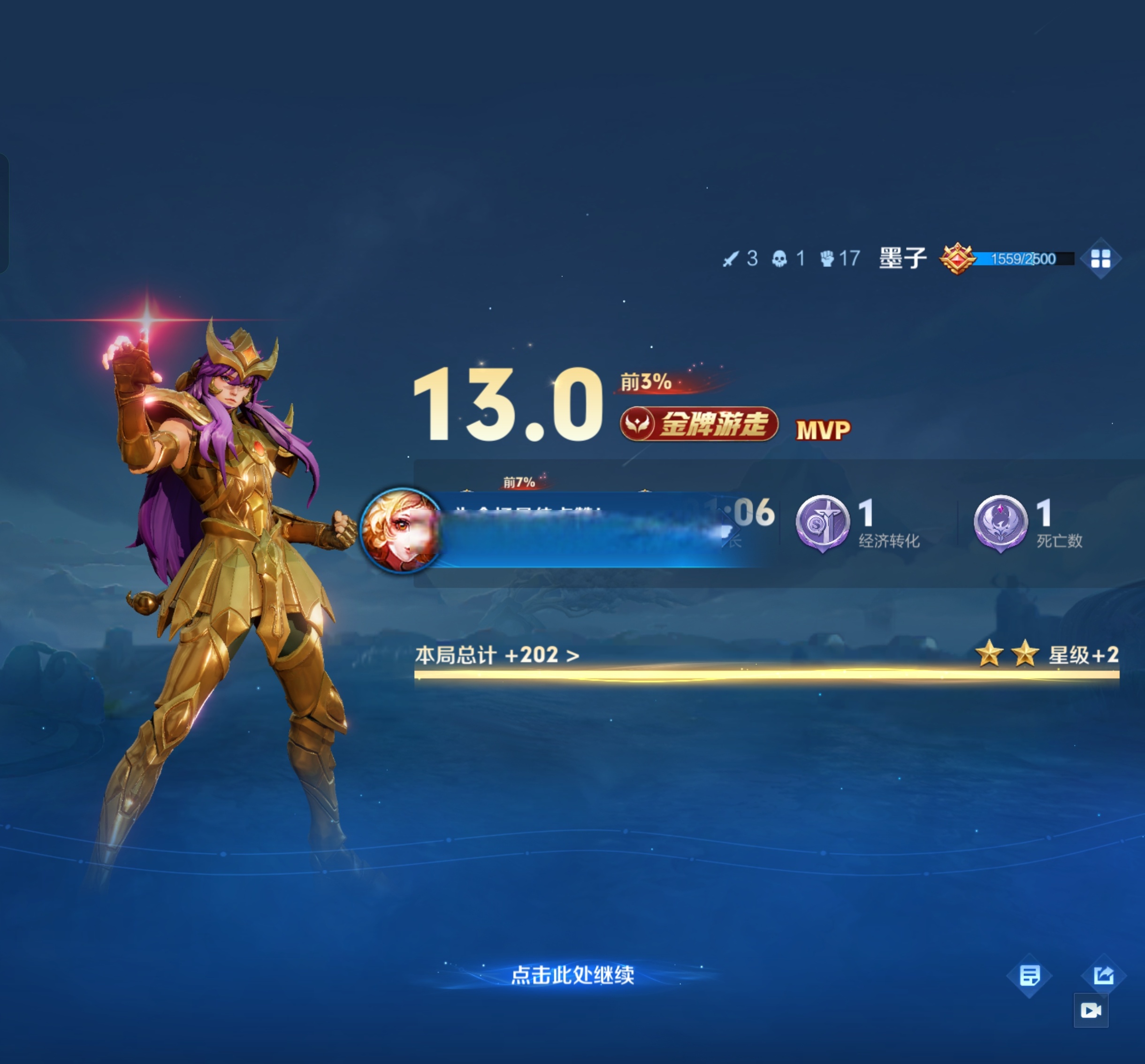This screenshot has width=1145, height=1064.
Task: Select the 死亡数 medal badge
Action: coord(1000,523)
